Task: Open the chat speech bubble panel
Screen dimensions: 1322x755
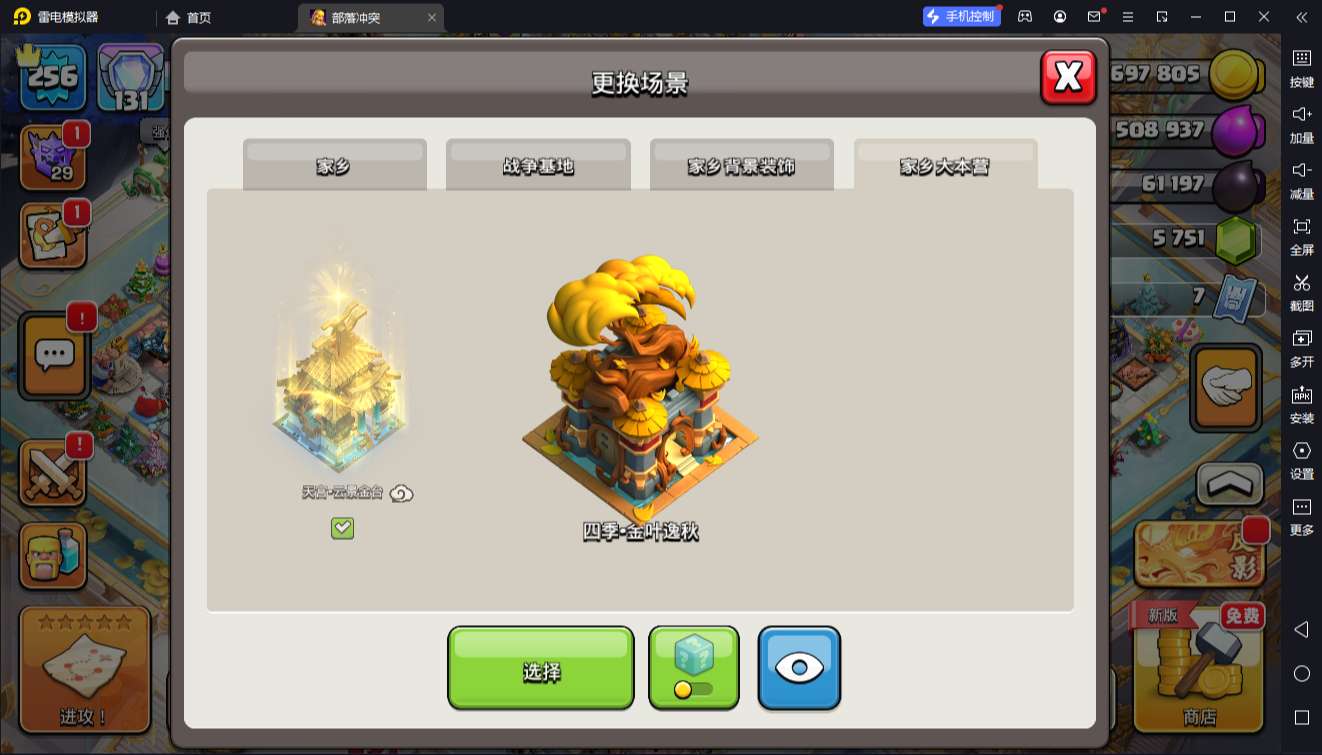Action: (55, 355)
